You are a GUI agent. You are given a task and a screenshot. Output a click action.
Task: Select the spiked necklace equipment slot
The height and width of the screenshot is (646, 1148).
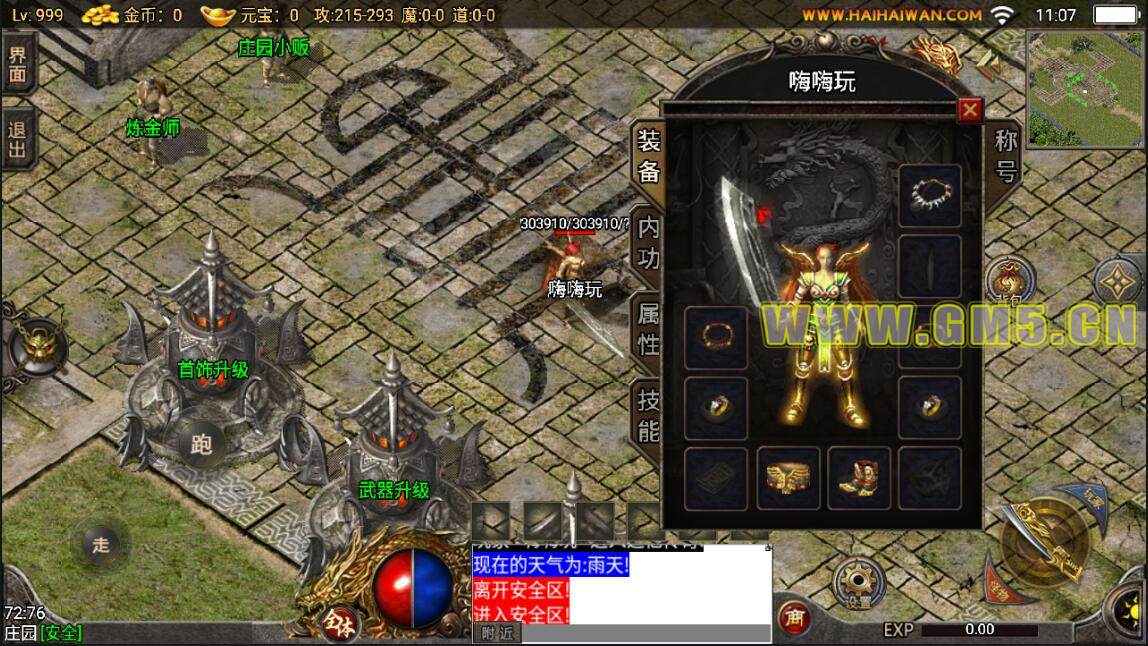pyautogui.click(x=929, y=196)
